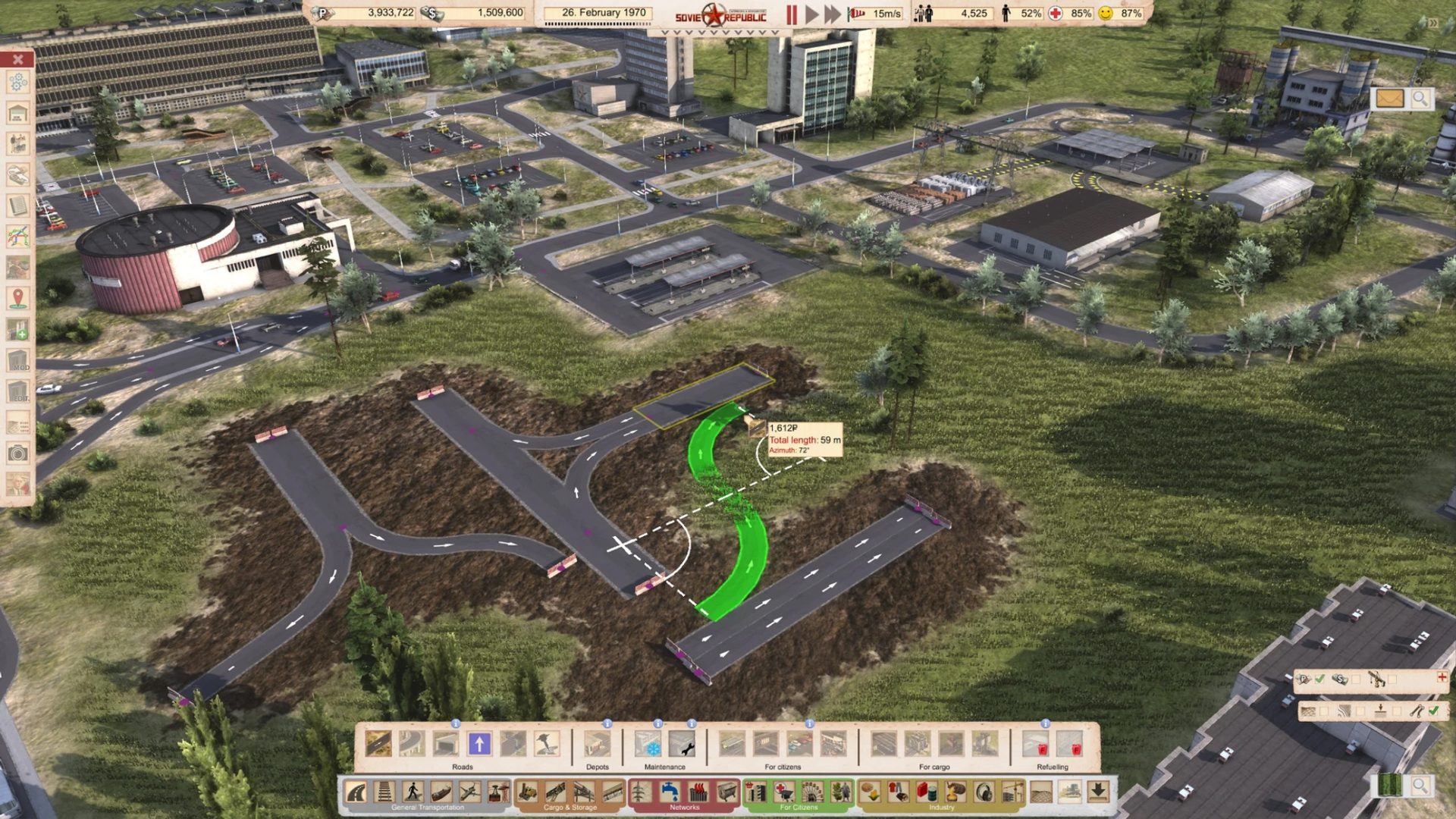Take a screenshot with camera icon
This screenshot has width=1456, height=819.
[18, 453]
